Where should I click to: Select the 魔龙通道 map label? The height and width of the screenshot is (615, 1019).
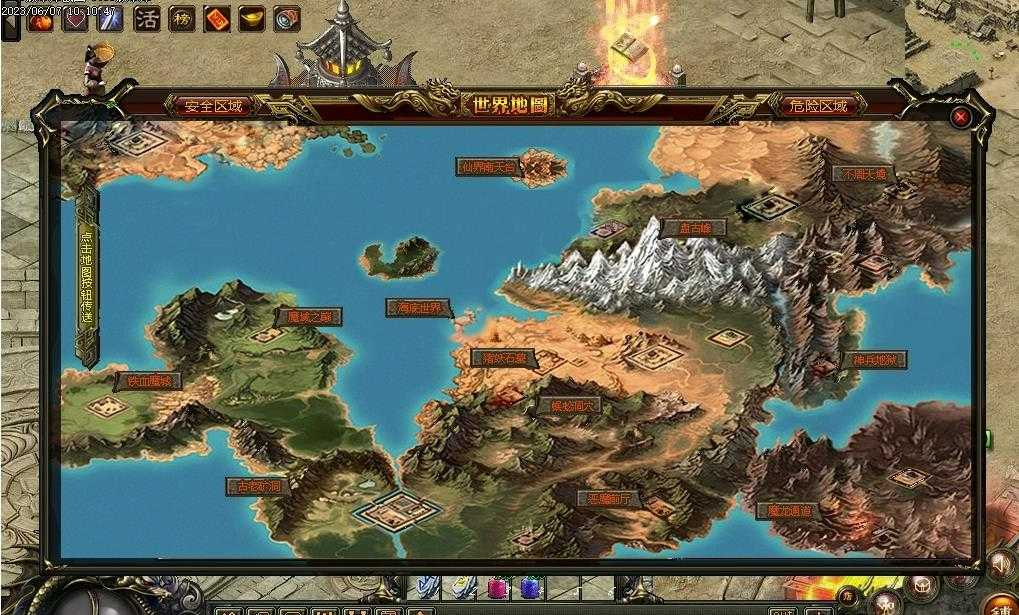pyautogui.click(x=789, y=511)
